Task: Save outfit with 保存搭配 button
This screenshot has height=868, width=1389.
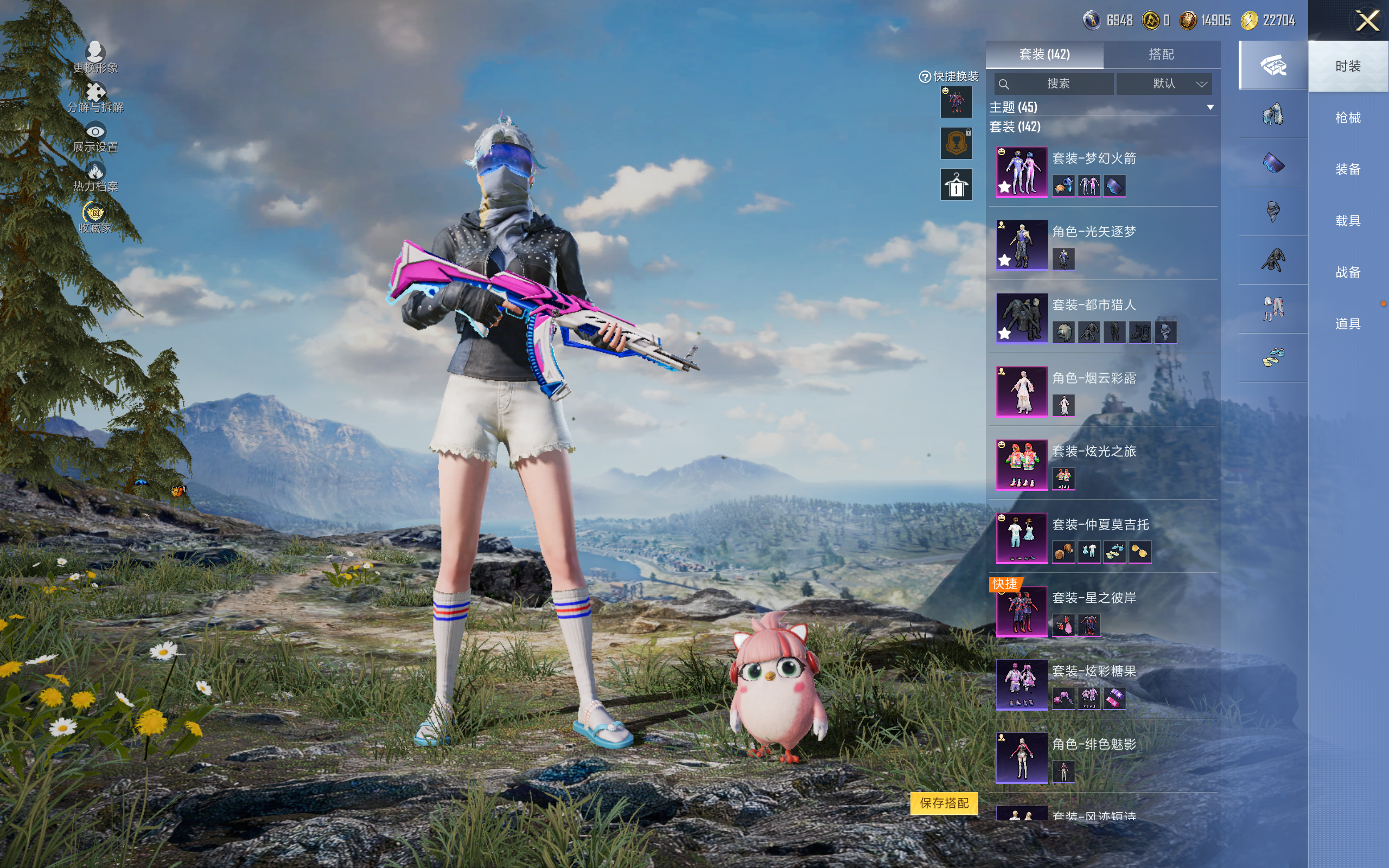Action: pyautogui.click(x=944, y=802)
